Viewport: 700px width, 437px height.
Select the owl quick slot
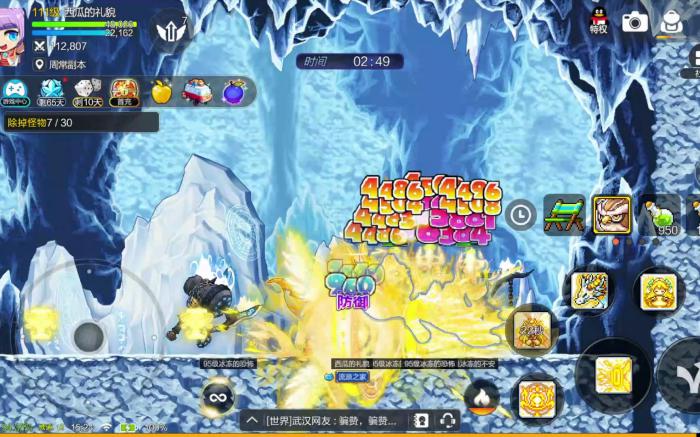pyautogui.click(x=611, y=214)
